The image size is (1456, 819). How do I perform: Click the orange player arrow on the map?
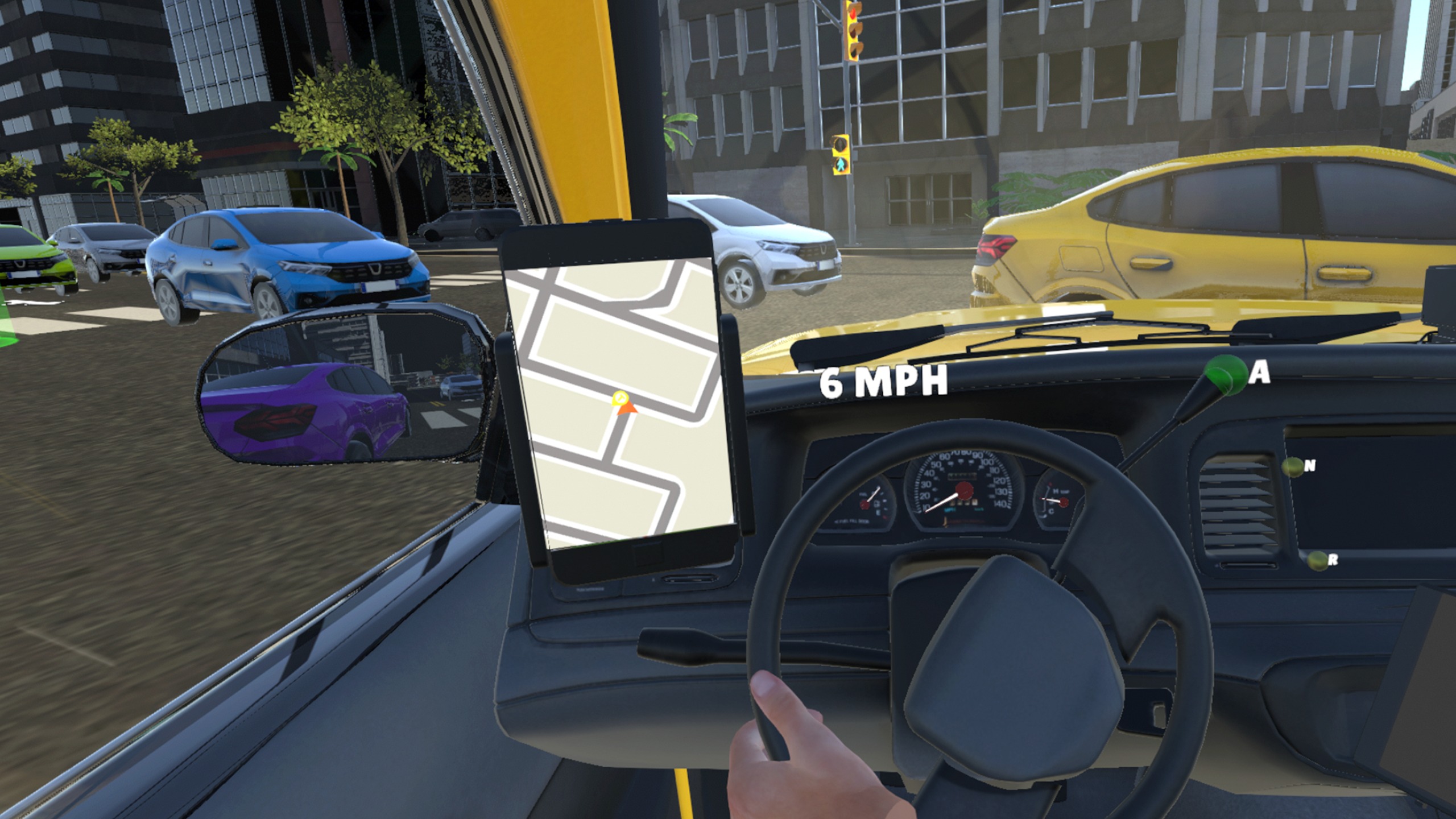coord(627,408)
